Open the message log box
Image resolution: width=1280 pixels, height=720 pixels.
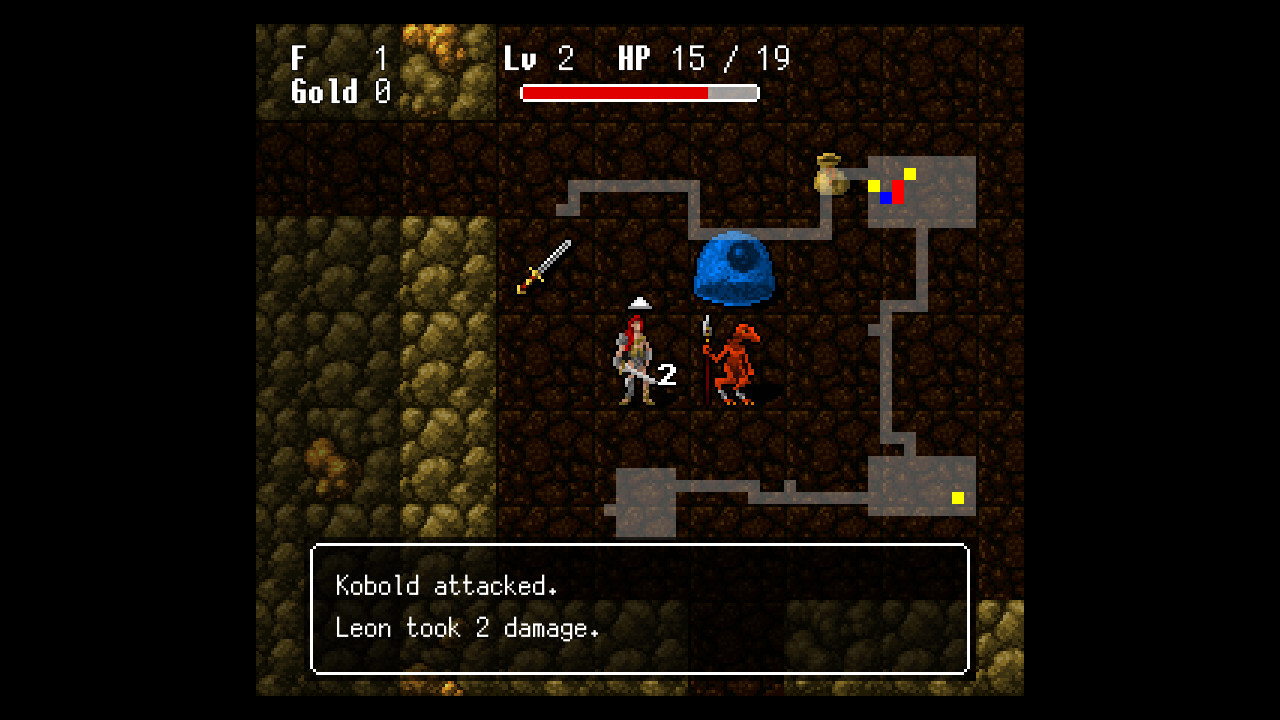(640, 607)
